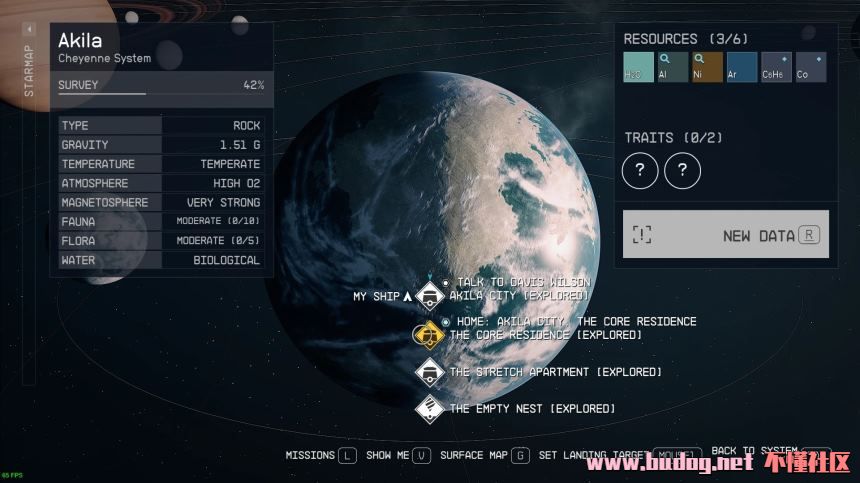Image resolution: width=860 pixels, height=483 pixels.
Task: Select the Co resource tile
Action: pos(810,68)
